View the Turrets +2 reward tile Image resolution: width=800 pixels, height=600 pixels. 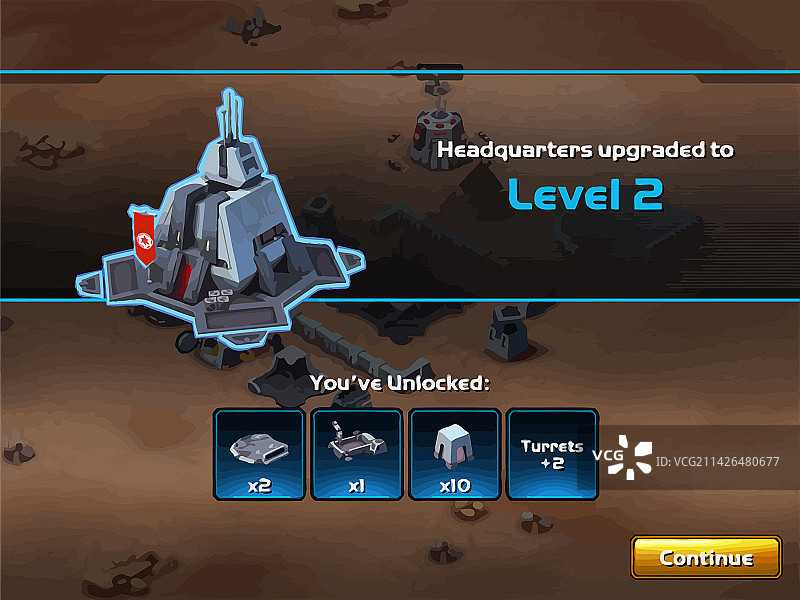(552, 454)
